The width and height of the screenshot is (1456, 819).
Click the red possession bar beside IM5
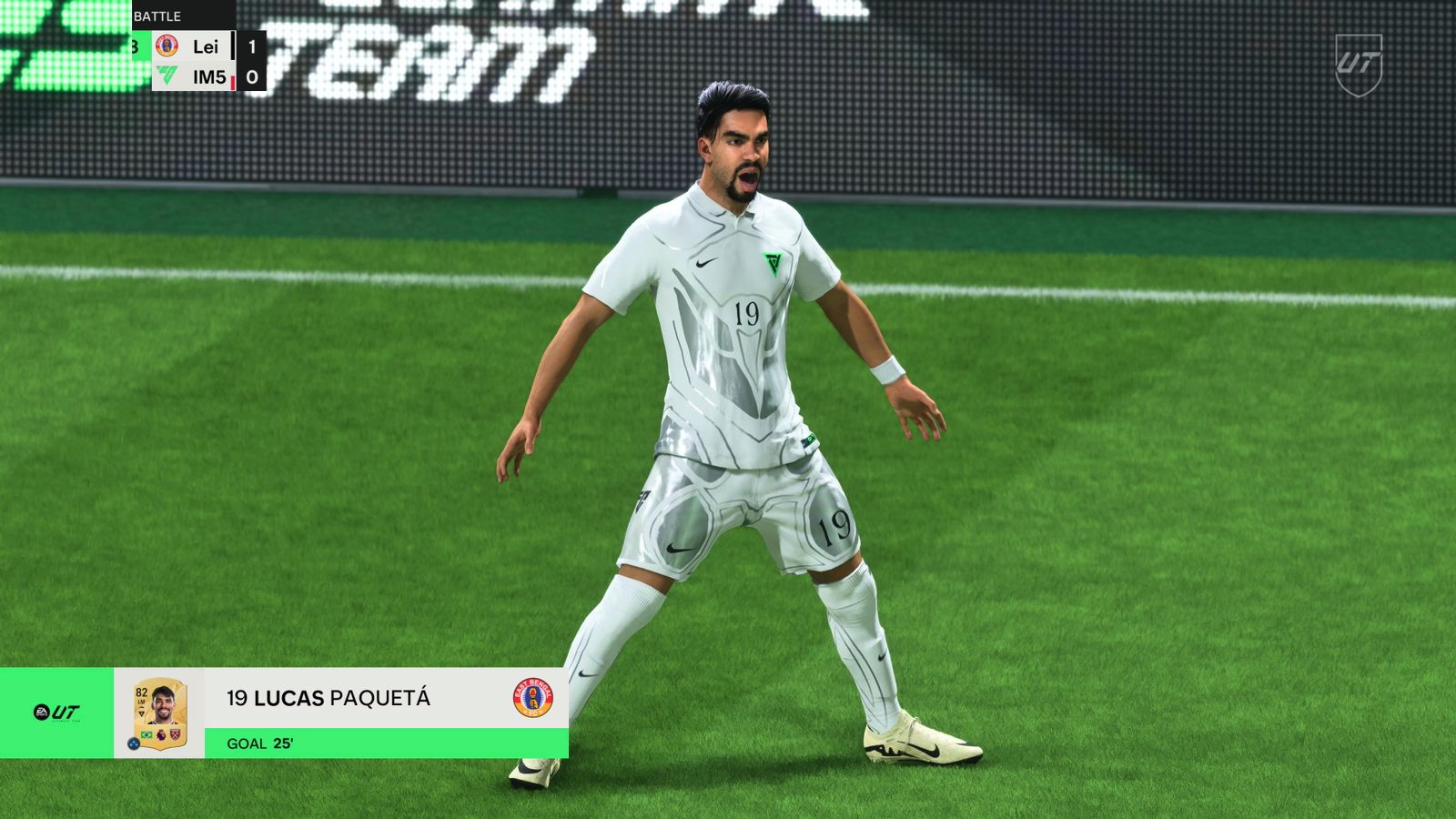[x=233, y=81]
